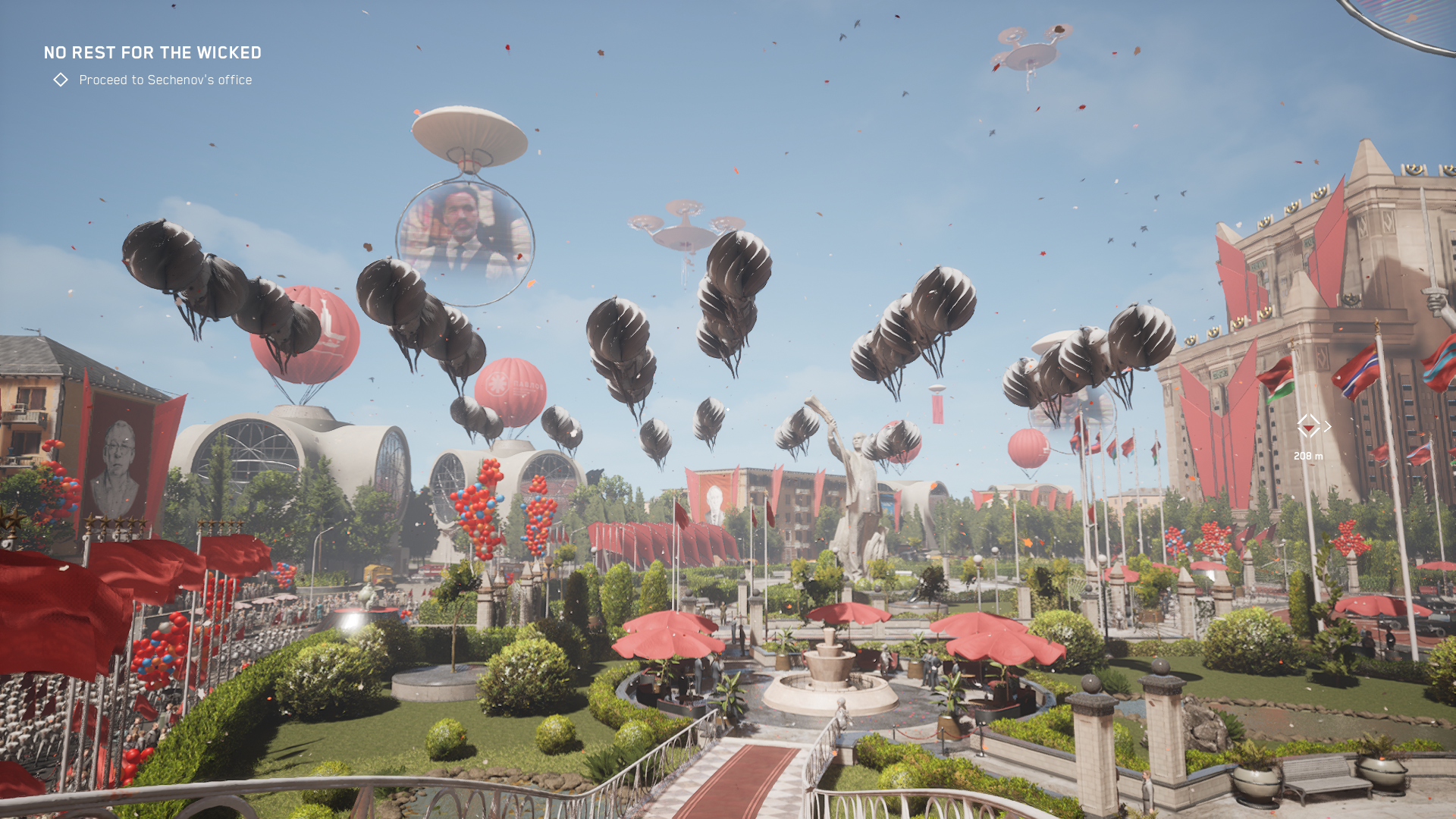The height and width of the screenshot is (819, 1456).
Task: Click the diamond icon next to the objective text
Action: (x=61, y=80)
